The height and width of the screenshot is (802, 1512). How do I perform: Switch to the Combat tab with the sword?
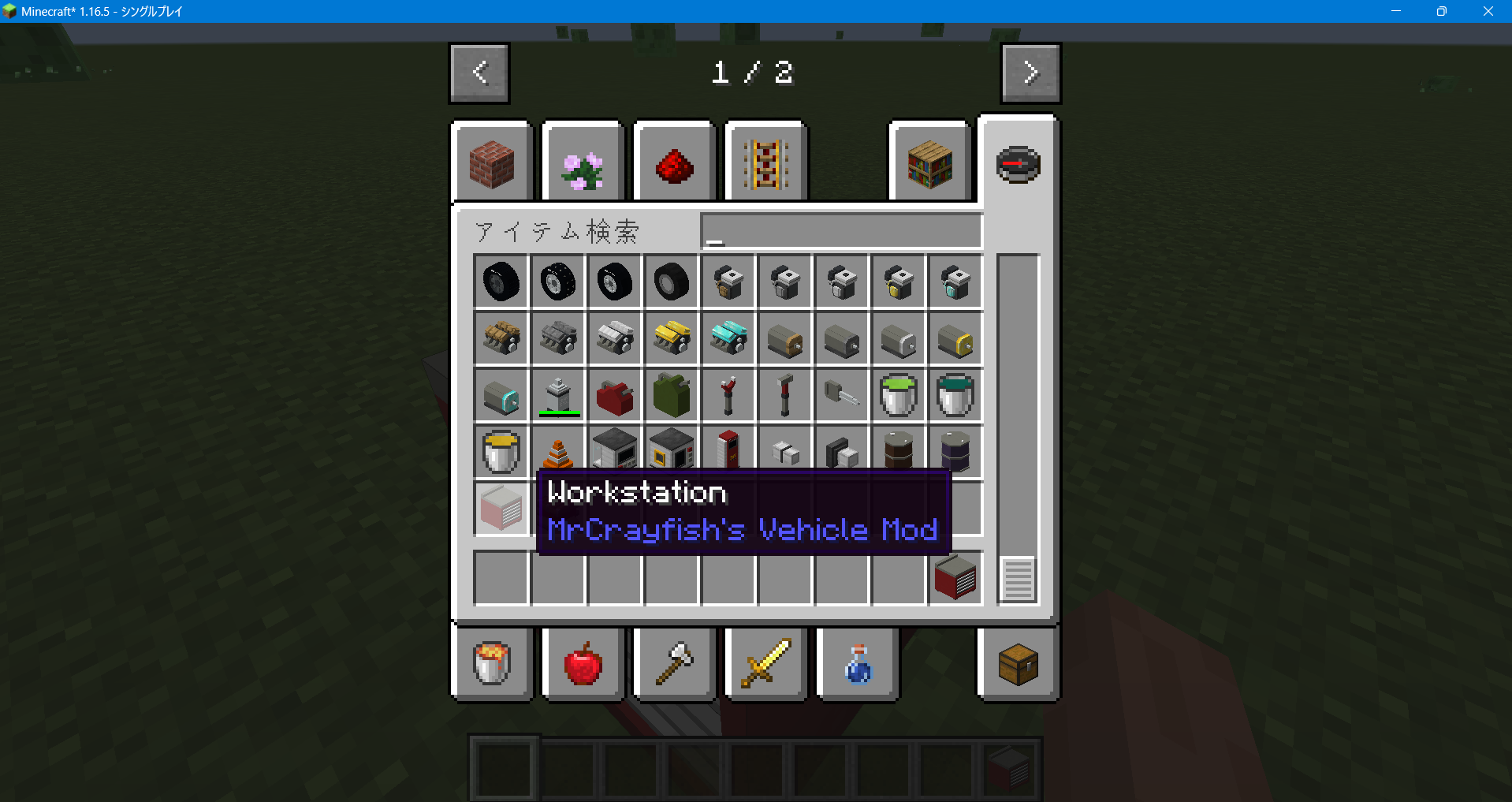click(x=764, y=664)
